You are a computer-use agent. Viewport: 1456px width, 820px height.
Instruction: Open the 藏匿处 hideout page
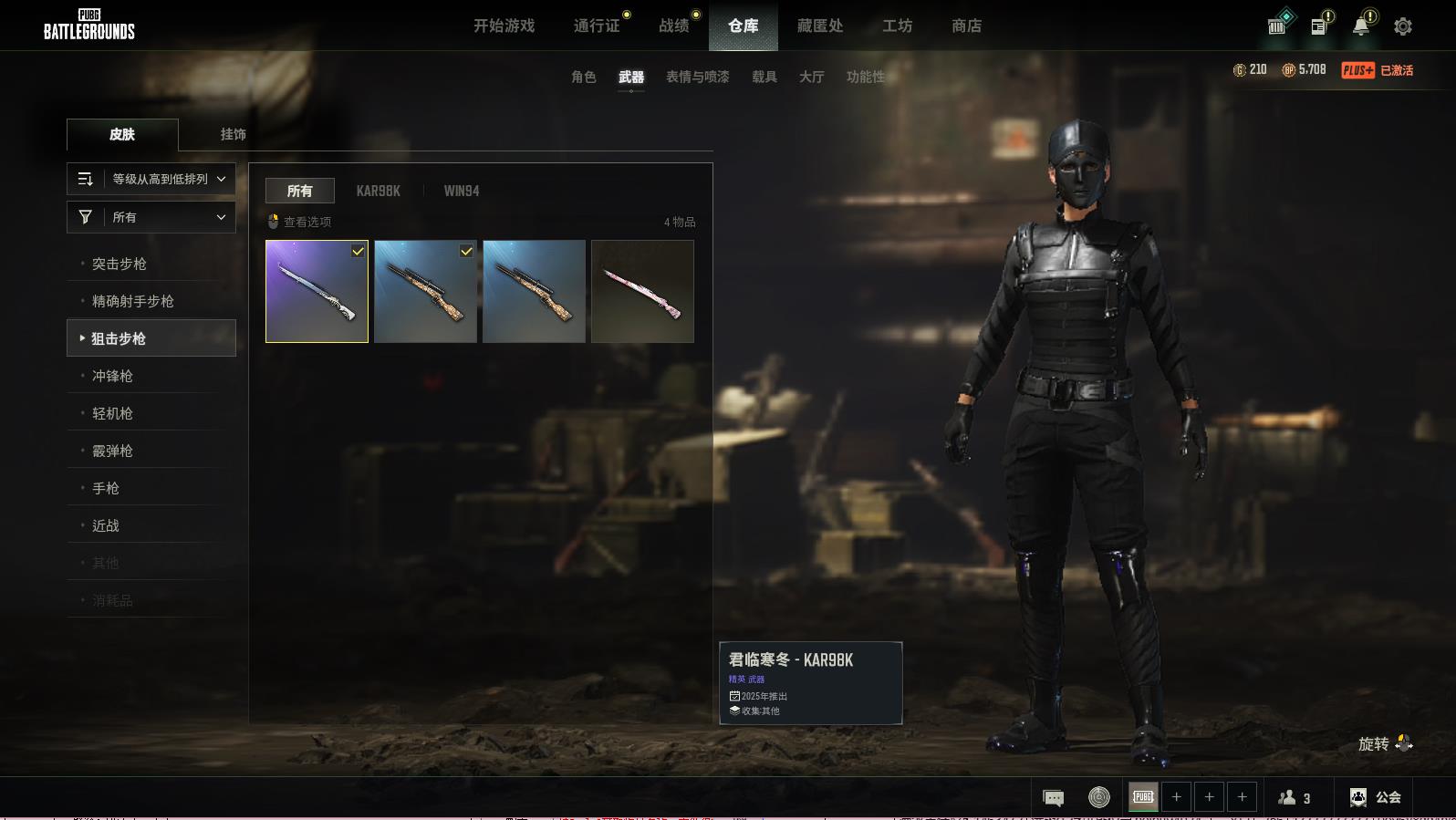click(819, 26)
